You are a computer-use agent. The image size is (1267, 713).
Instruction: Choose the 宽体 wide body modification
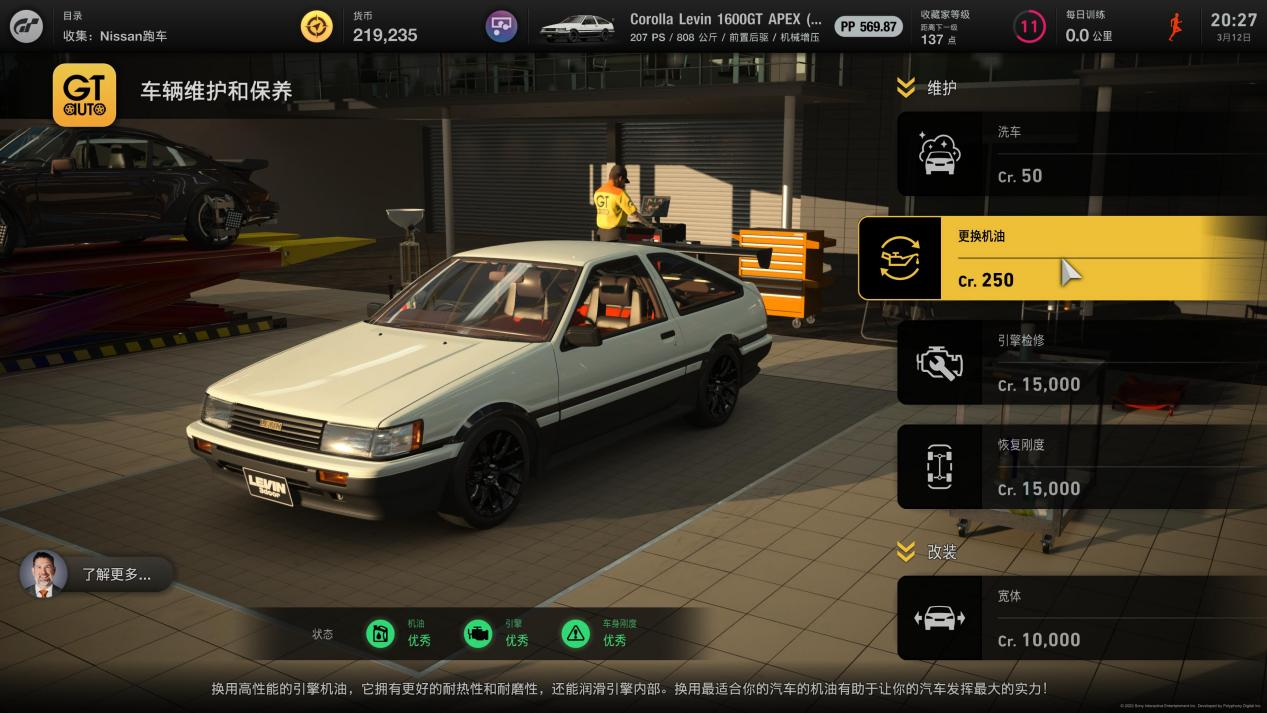1080,618
